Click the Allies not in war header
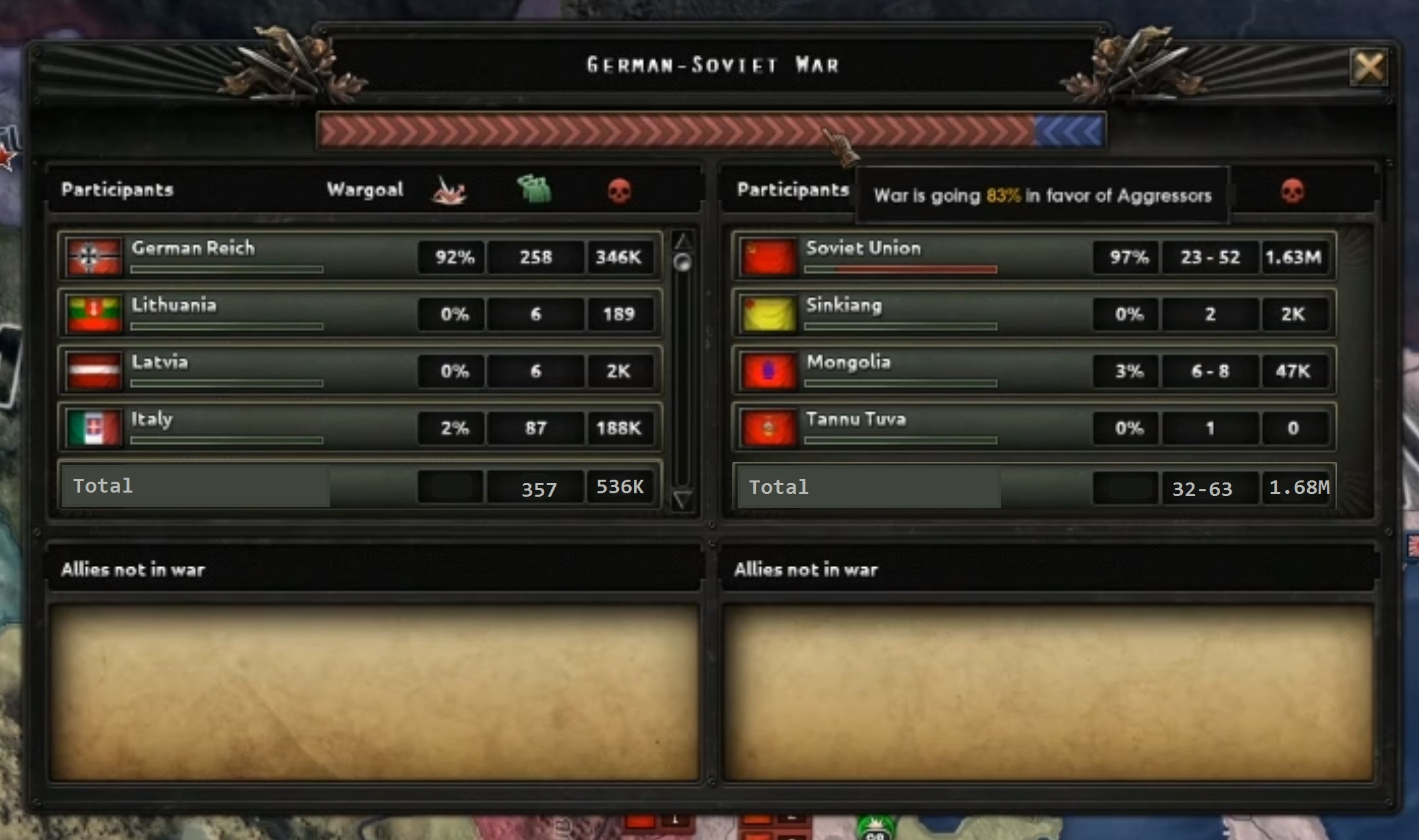The image size is (1419, 840). click(132, 570)
